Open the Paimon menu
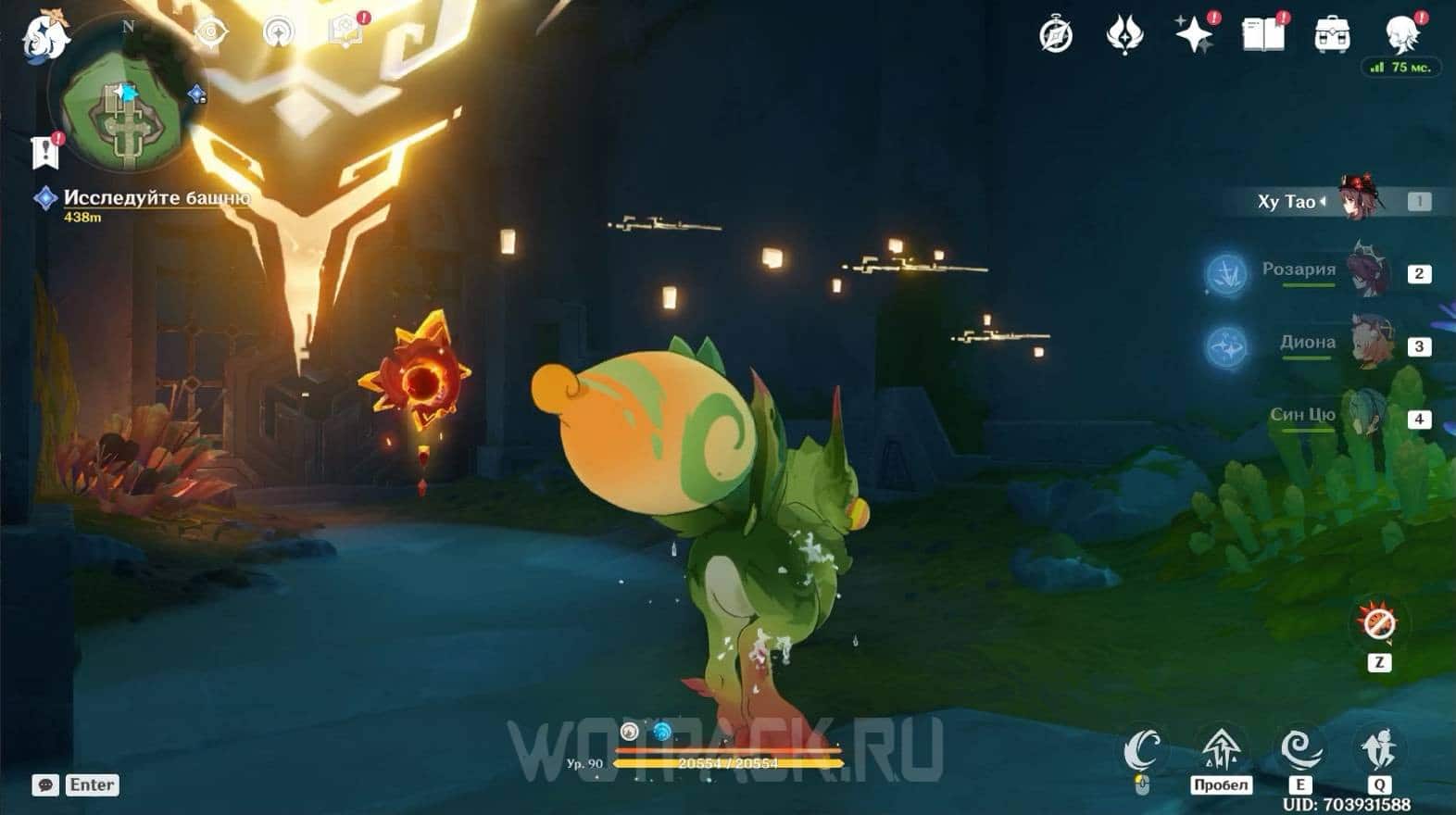Screen dimensions: 1456x815 click(44, 37)
